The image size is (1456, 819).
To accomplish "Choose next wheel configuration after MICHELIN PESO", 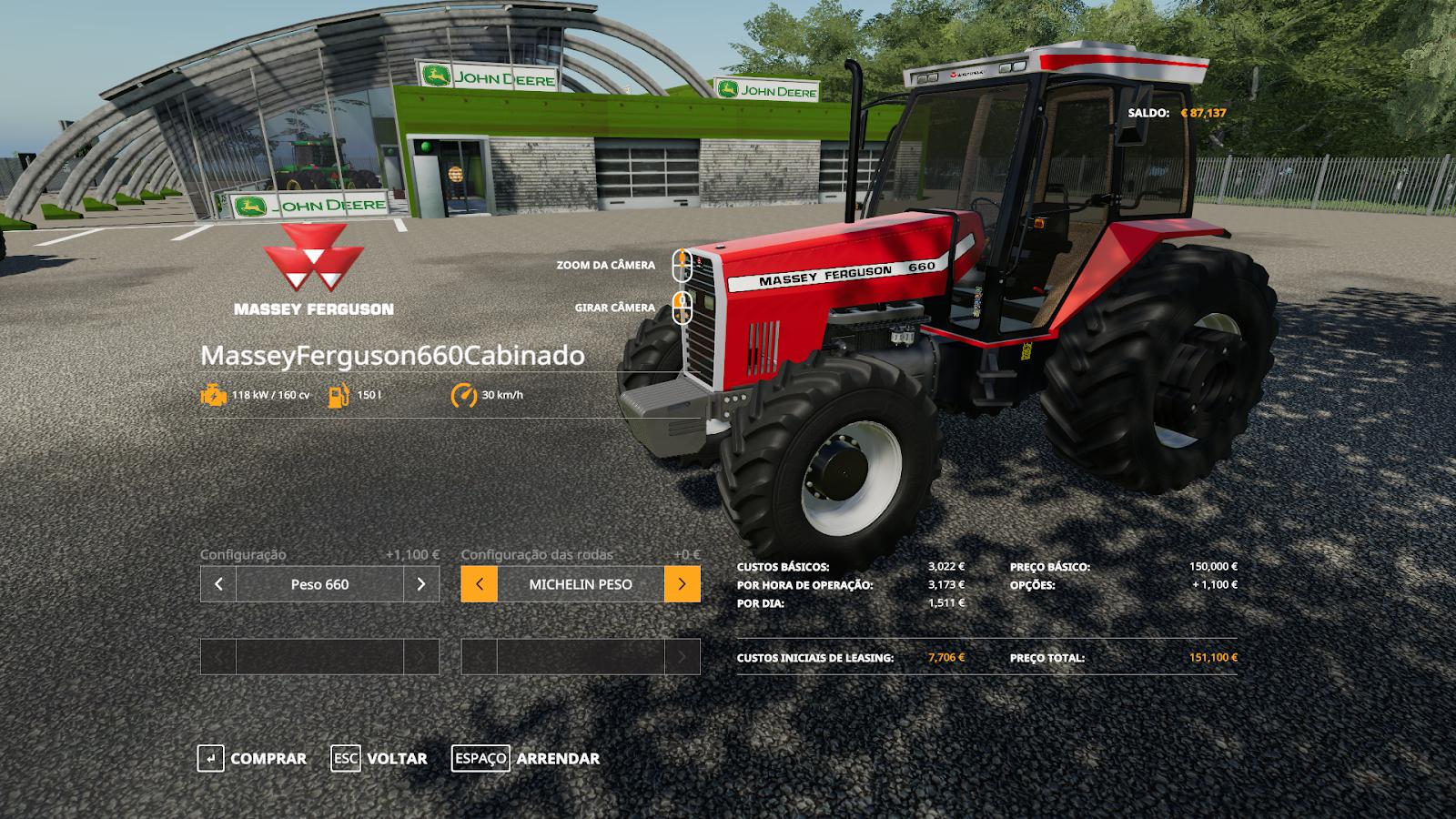I will click(682, 584).
